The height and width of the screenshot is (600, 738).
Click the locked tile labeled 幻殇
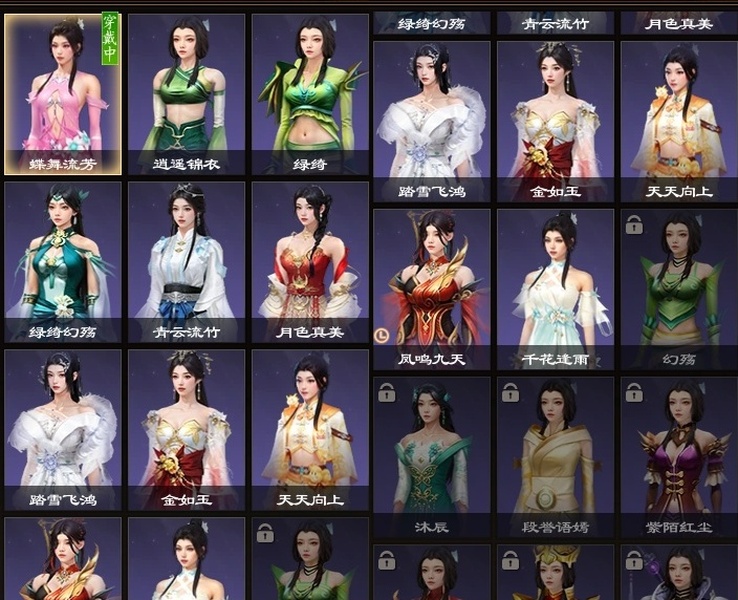(678, 288)
